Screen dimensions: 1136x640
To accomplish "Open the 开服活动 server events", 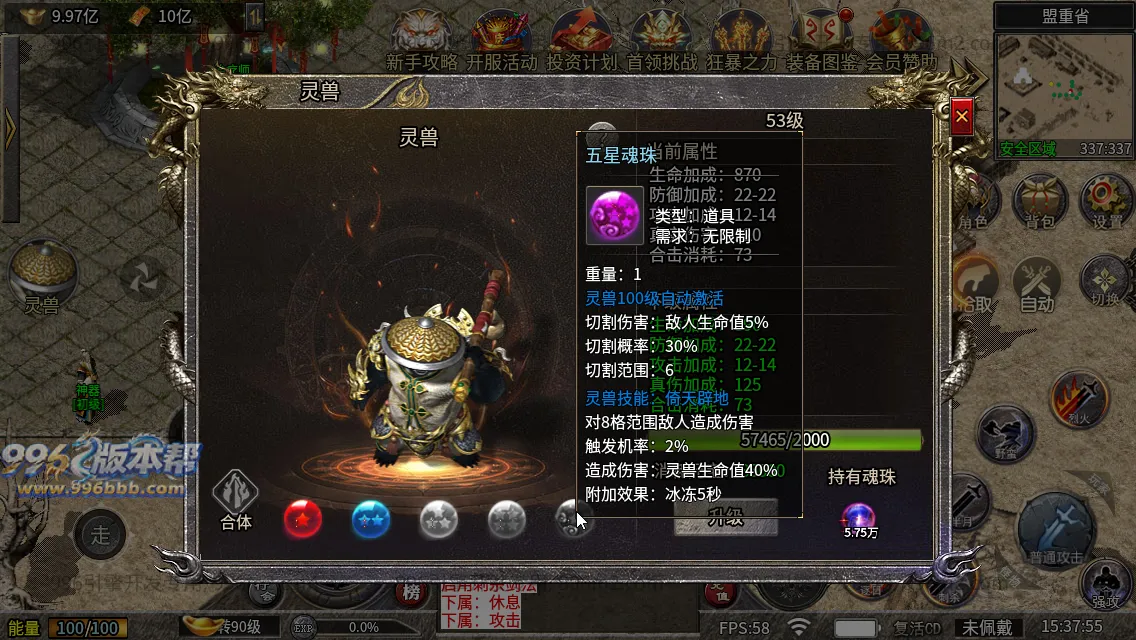I will pos(501,40).
